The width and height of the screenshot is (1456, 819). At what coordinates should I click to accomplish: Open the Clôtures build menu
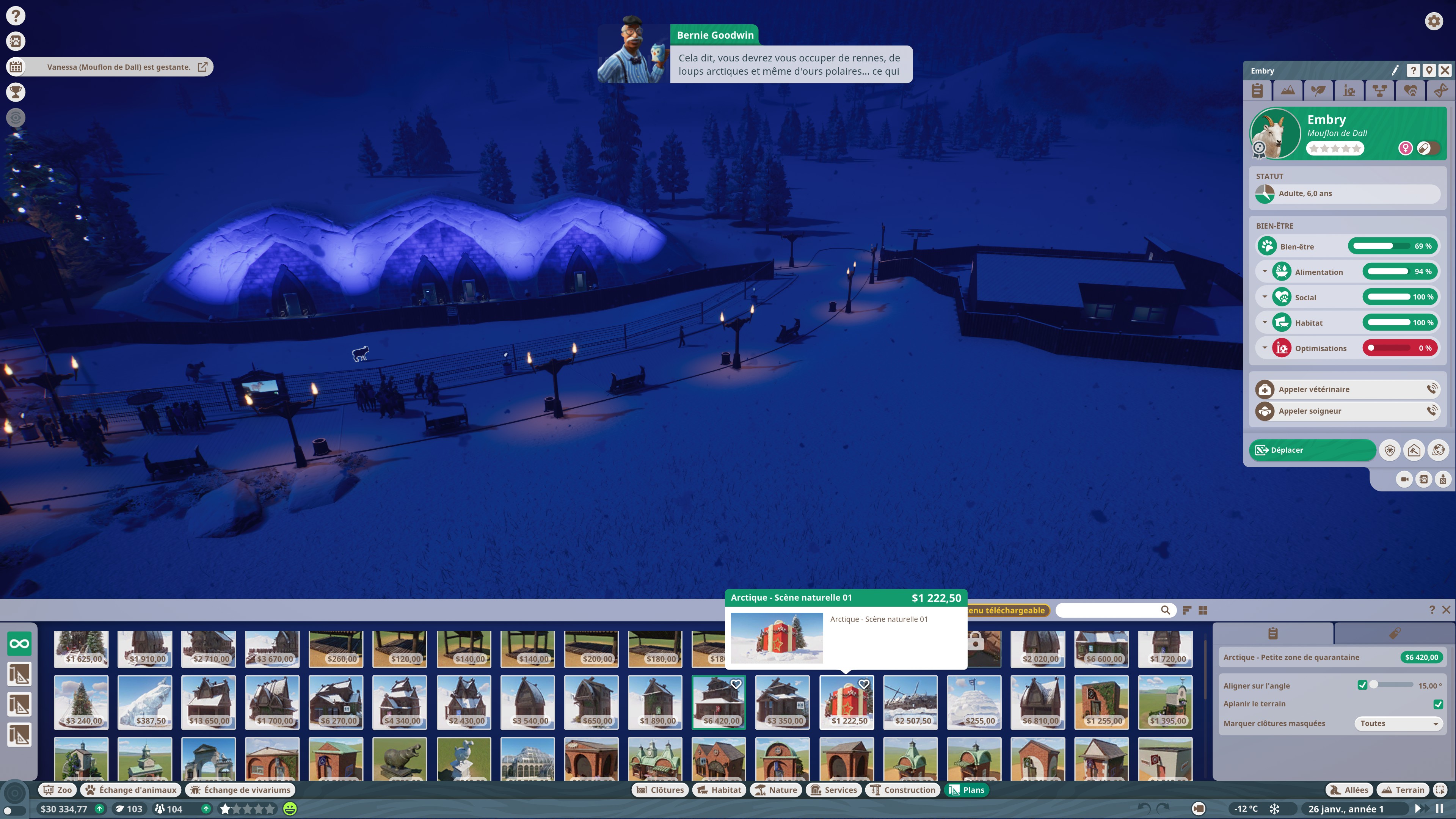[660, 789]
